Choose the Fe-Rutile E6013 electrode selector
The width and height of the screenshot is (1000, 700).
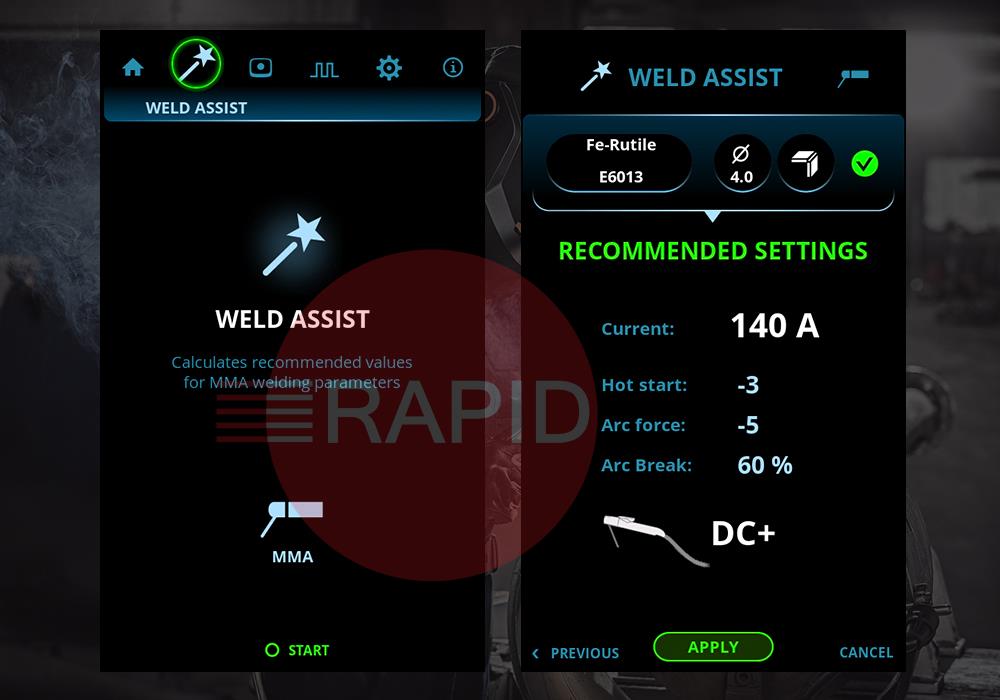coord(620,162)
